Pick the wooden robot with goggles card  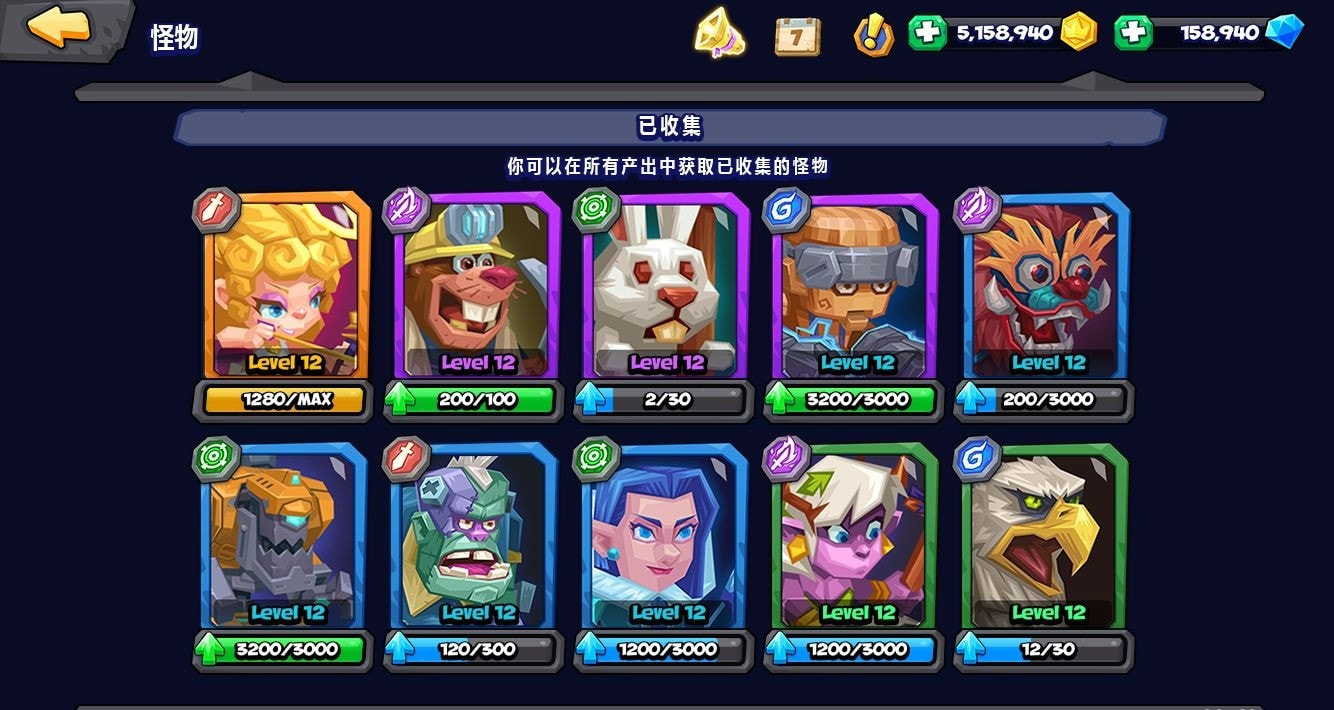tap(857, 285)
